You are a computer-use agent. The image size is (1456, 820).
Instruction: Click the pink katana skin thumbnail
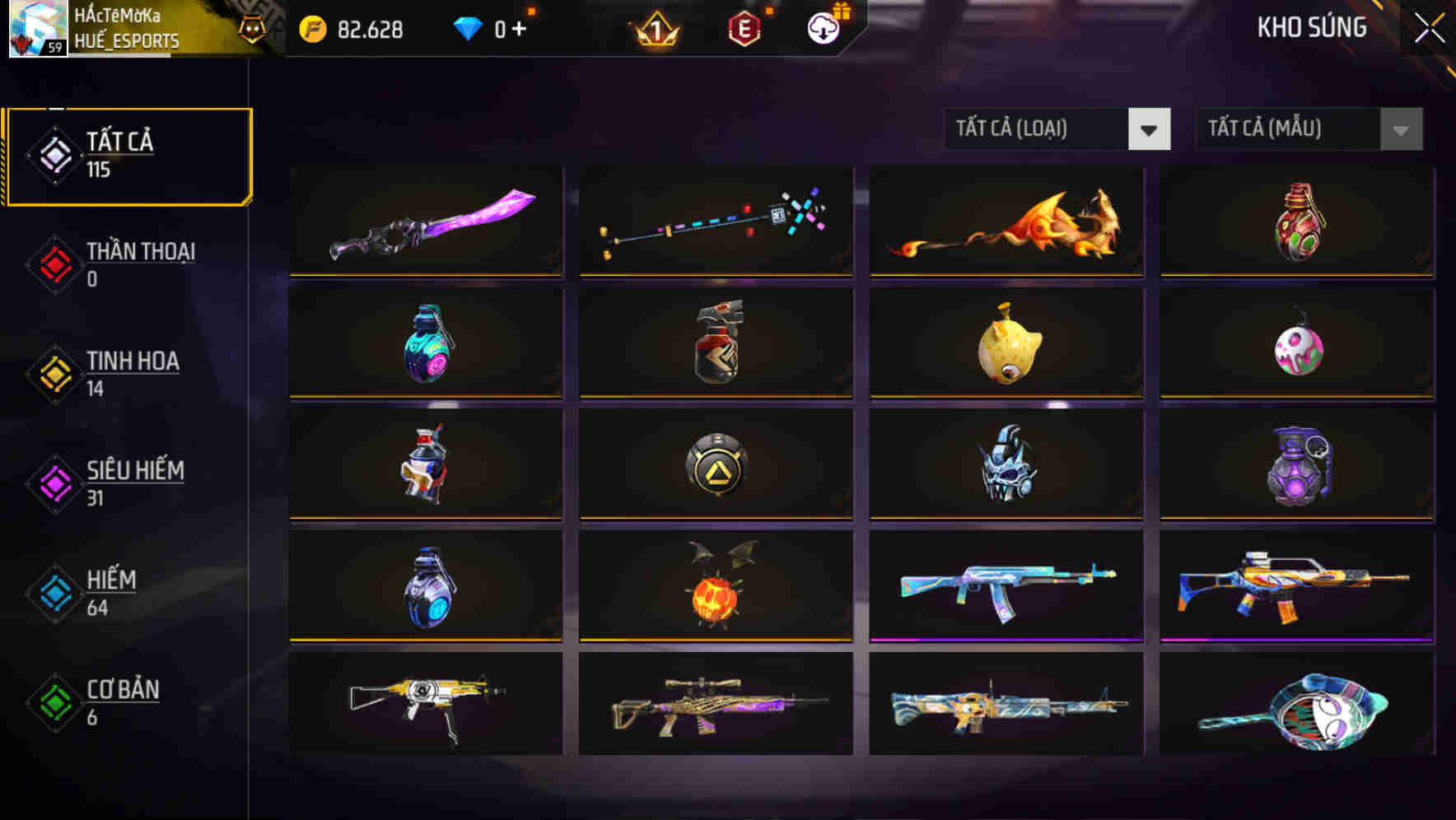(425, 222)
